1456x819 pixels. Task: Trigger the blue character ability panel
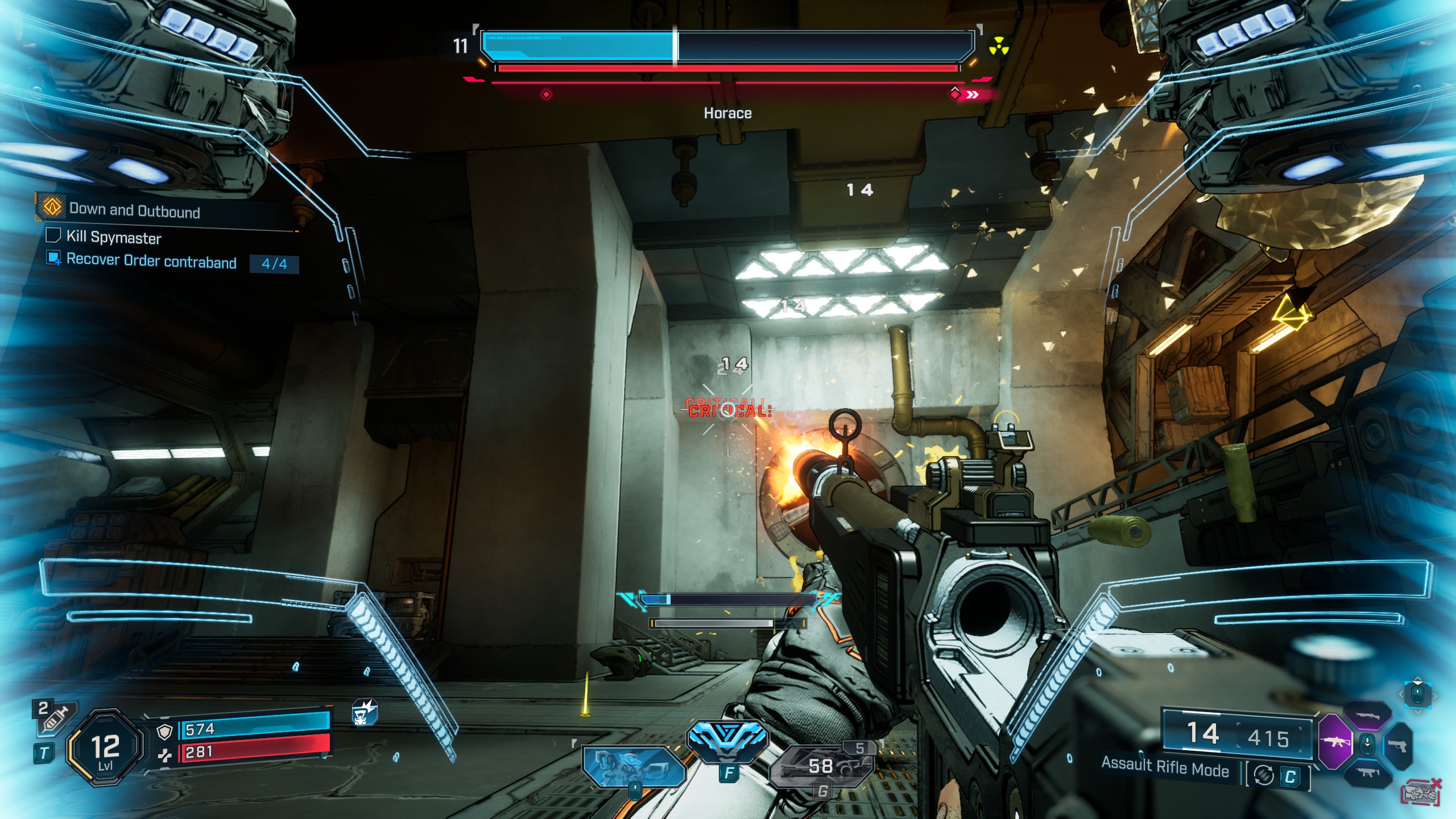click(x=633, y=767)
